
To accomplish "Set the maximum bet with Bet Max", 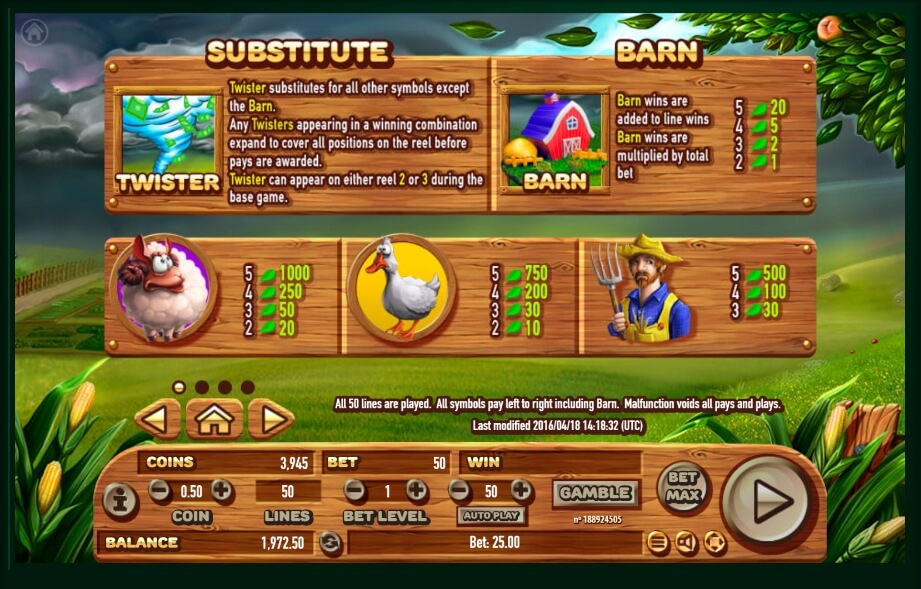I will click(x=683, y=488).
